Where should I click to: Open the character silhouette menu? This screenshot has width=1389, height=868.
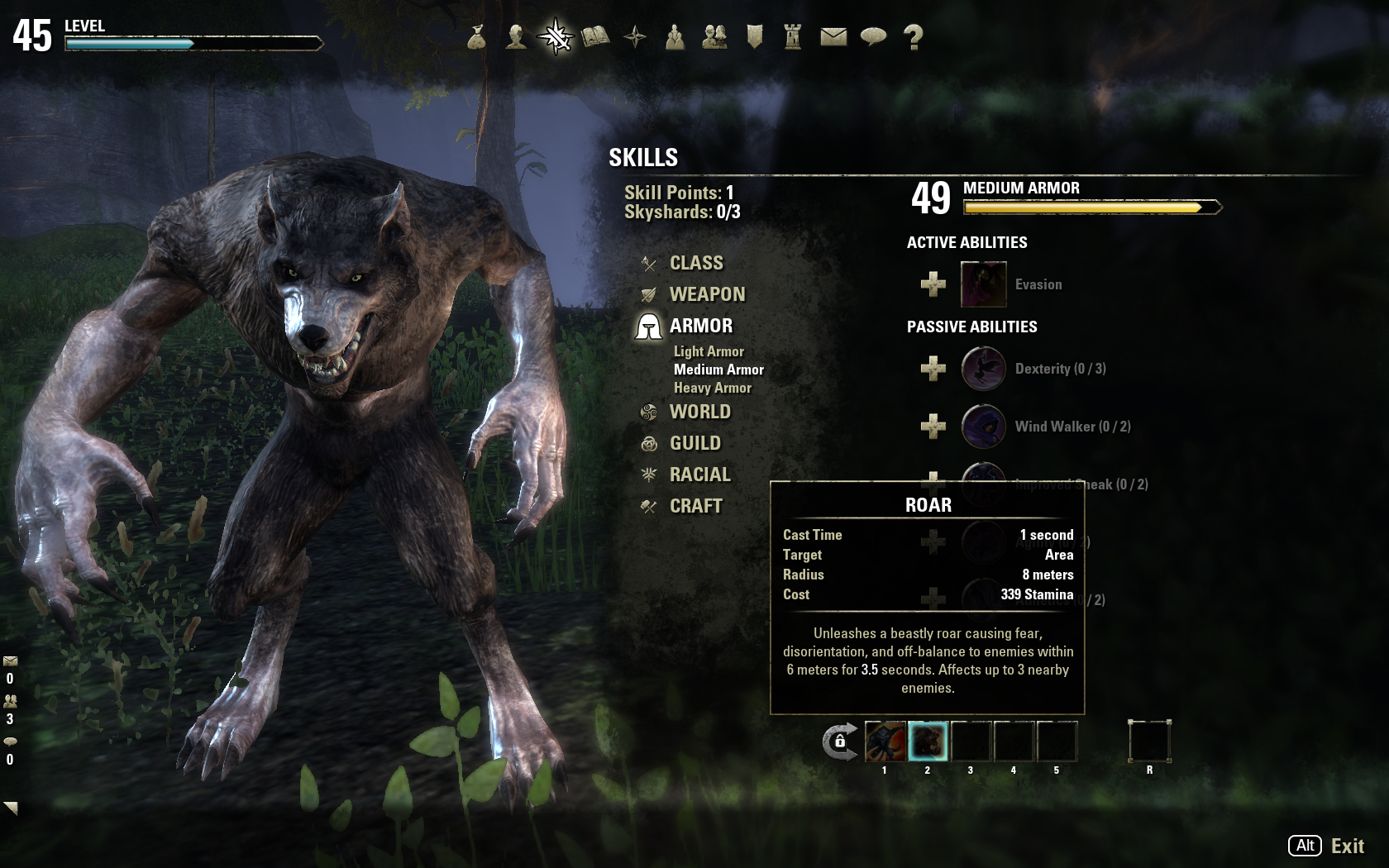[x=516, y=36]
